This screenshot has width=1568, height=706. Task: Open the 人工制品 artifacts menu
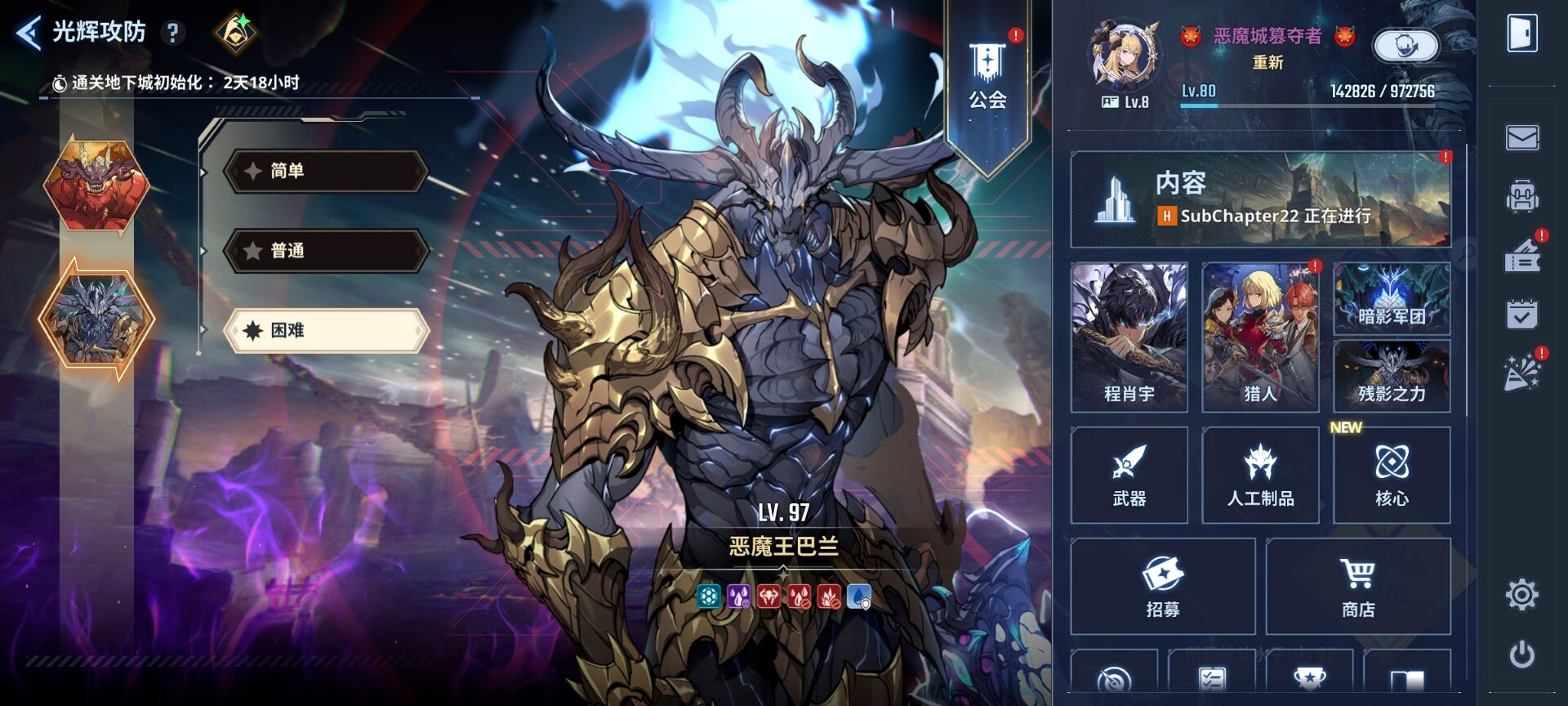1260,475
